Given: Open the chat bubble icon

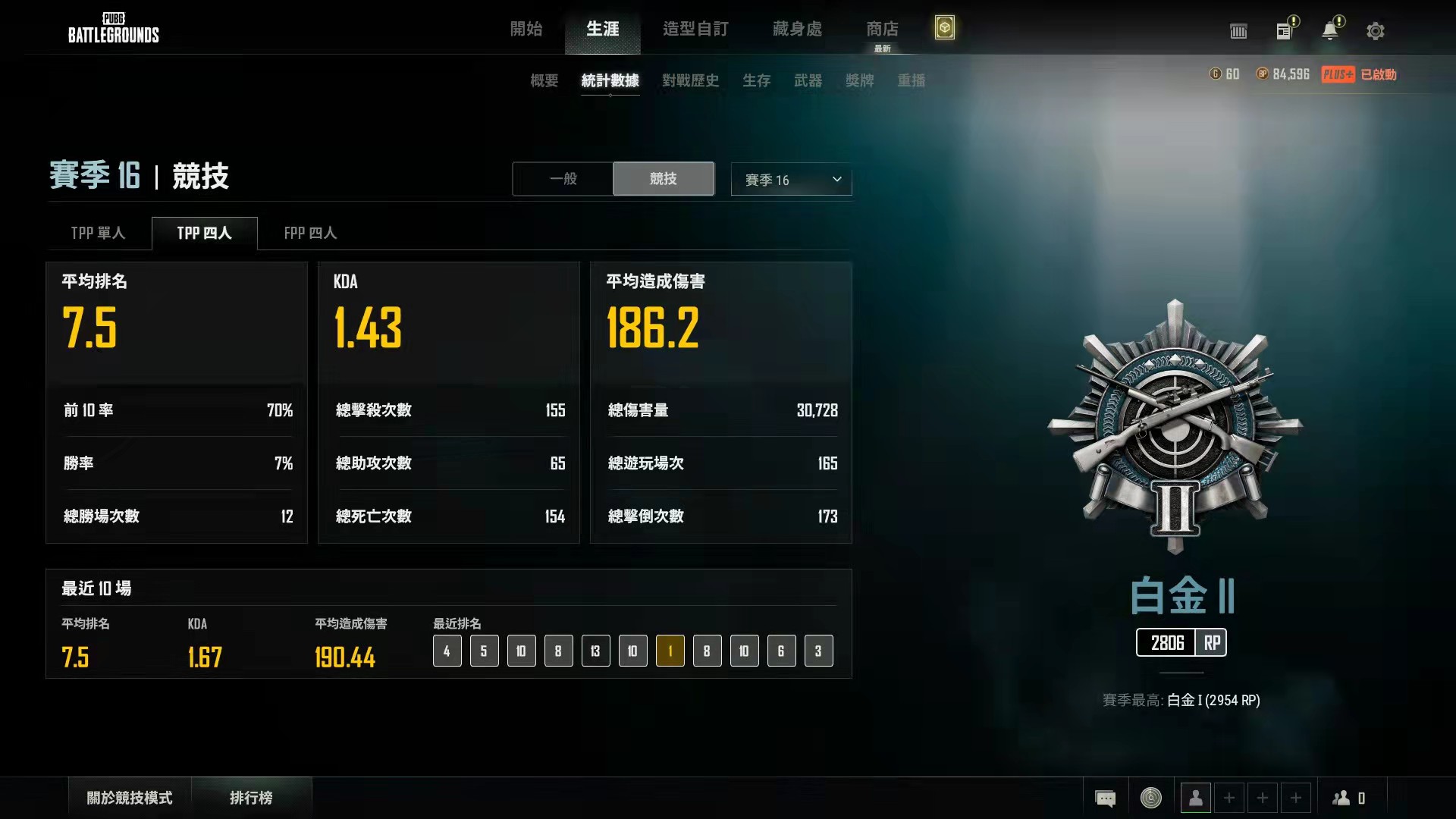Looking at the screenshot, I should pos(1105,798).
